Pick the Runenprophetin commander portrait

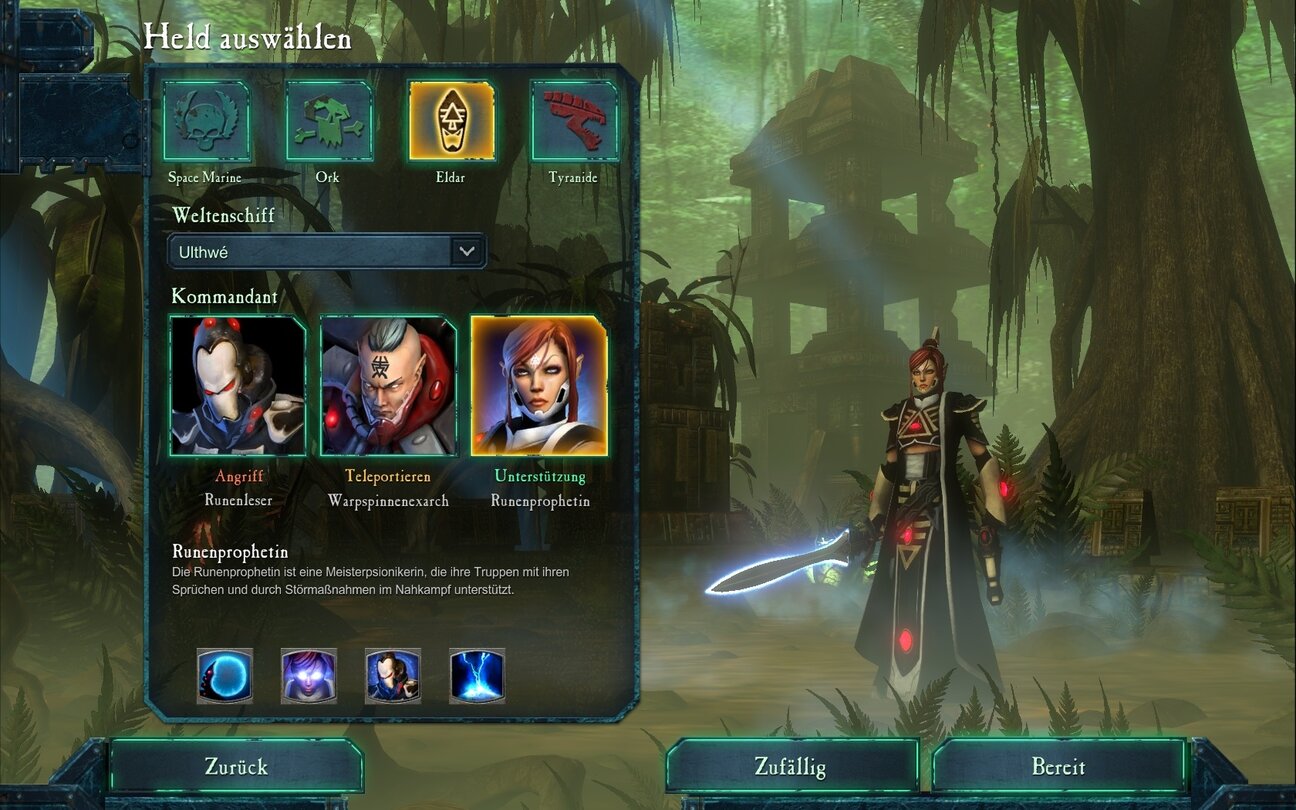pyautogui.click(x=539, y=386)
